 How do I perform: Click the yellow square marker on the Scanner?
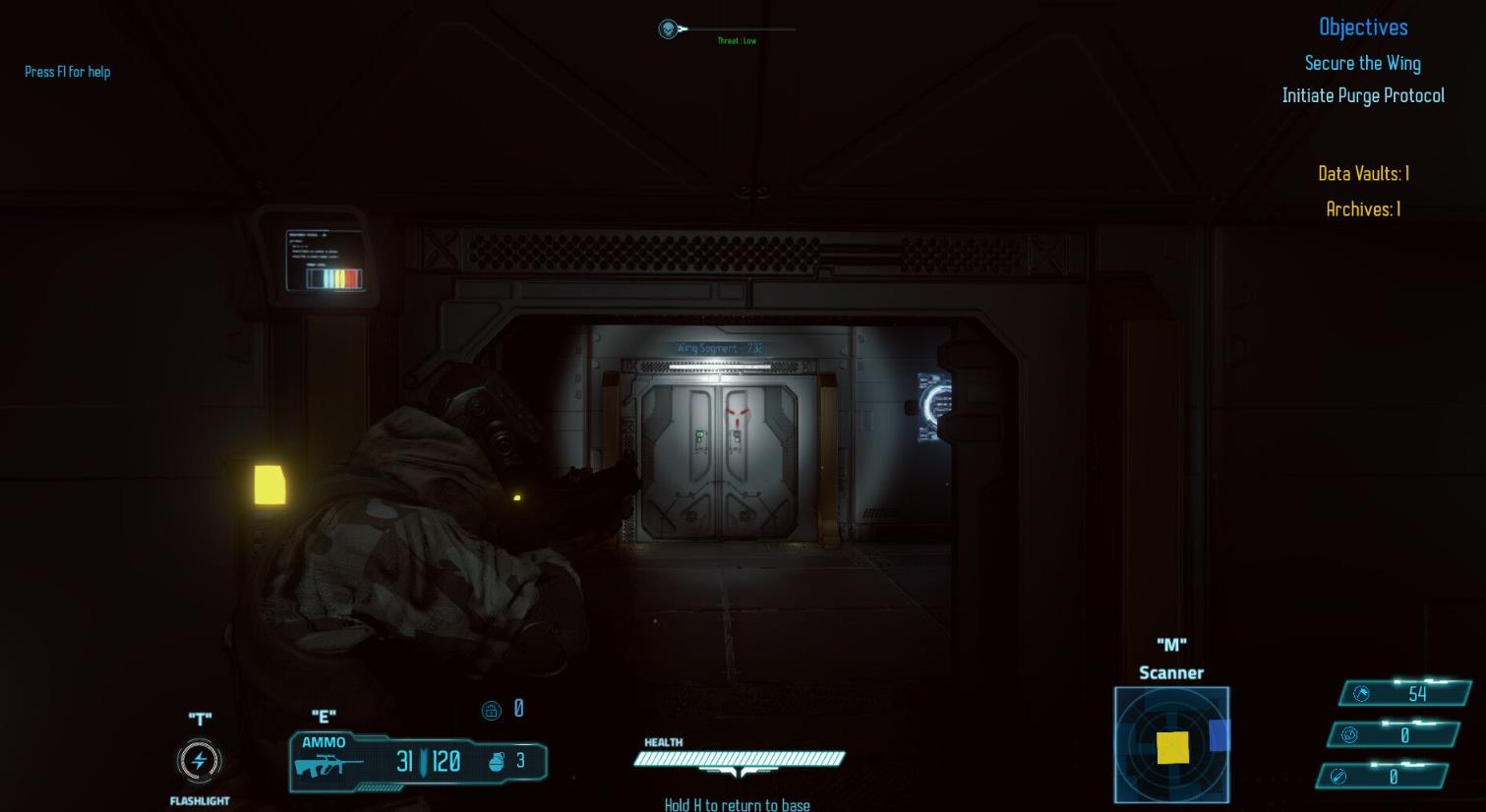click(1172, 747)
